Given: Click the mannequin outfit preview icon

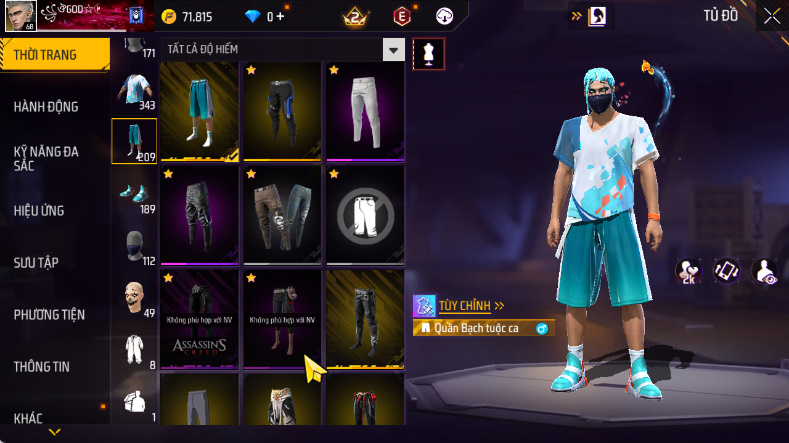Looking at the screenshot, I should [429, 54].
